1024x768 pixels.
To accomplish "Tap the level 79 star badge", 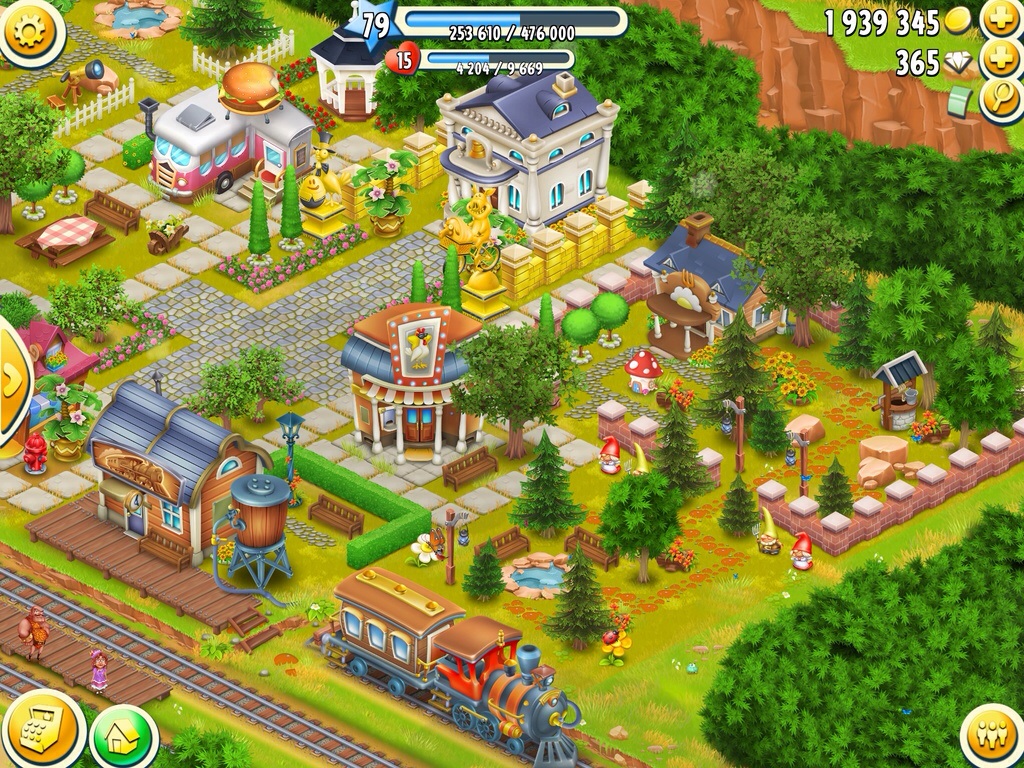I will click(x=374, y=25).
